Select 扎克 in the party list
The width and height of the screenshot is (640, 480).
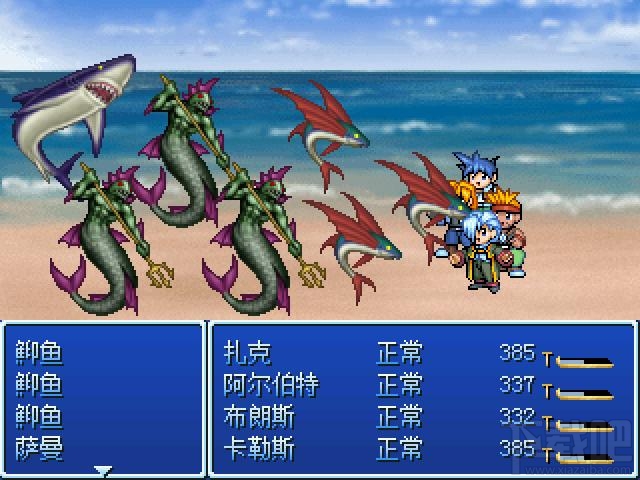click(247, 352)
